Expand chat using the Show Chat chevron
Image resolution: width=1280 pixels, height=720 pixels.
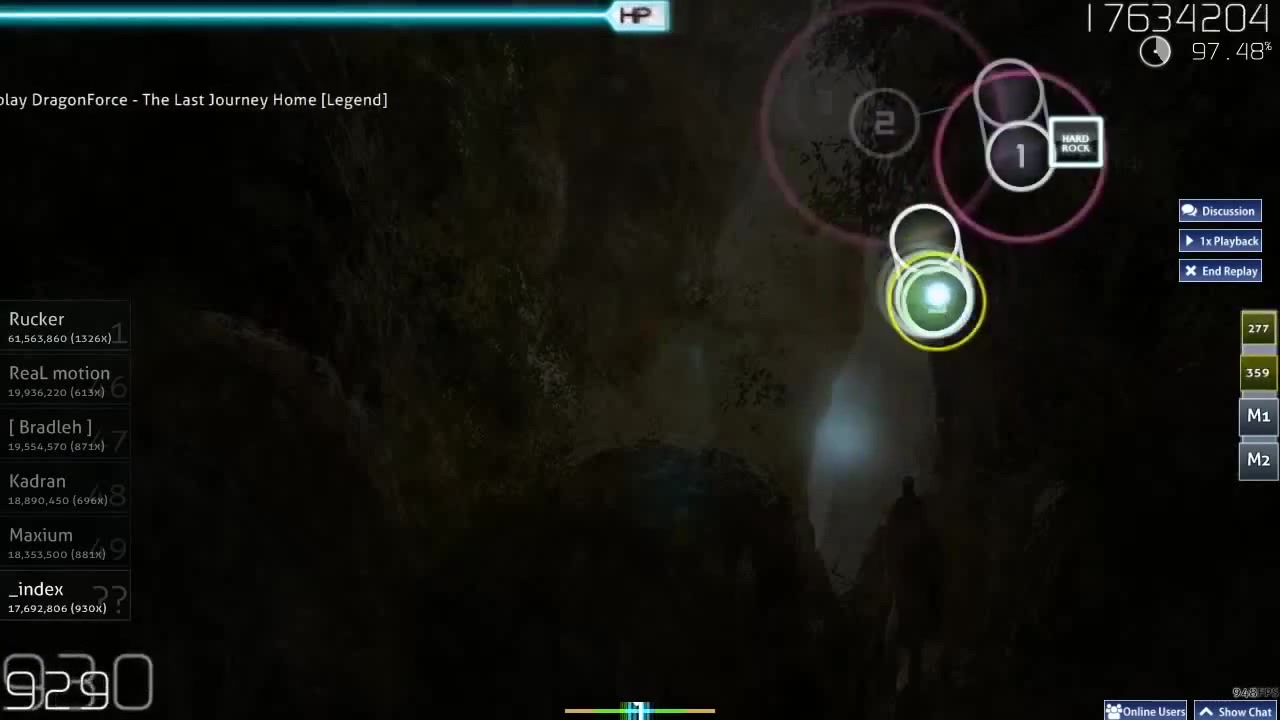click(1207, 711)
